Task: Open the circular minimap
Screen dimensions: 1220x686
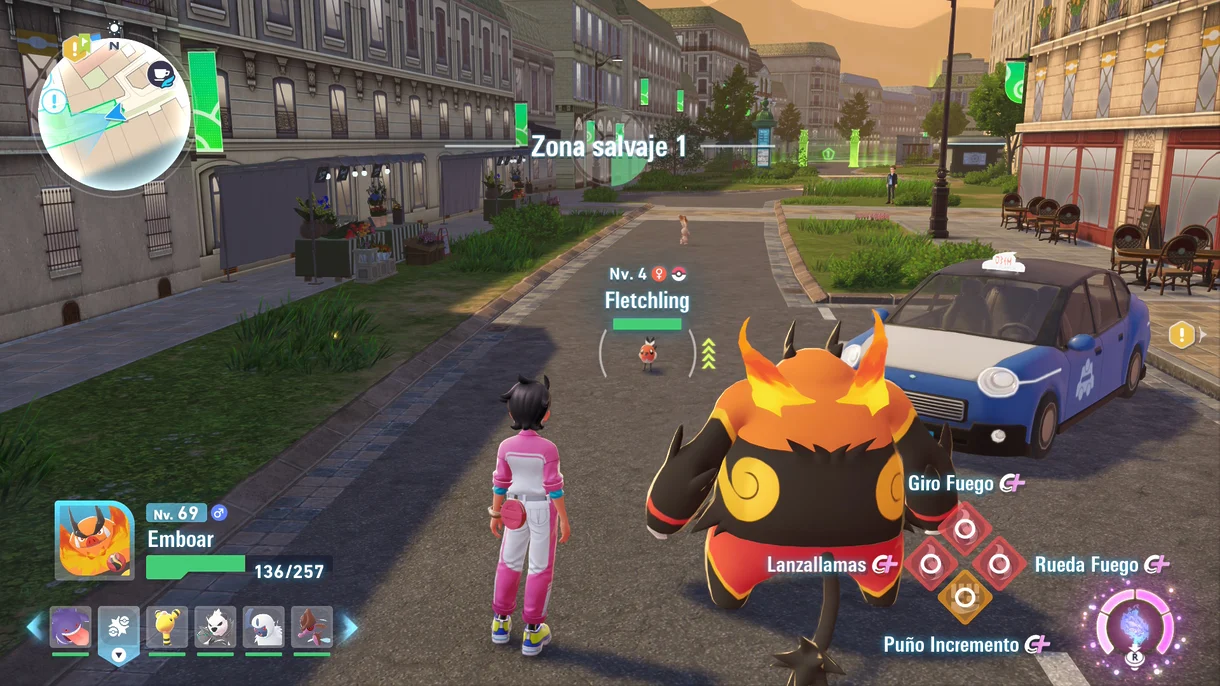Action: click(x=114, y=113)
